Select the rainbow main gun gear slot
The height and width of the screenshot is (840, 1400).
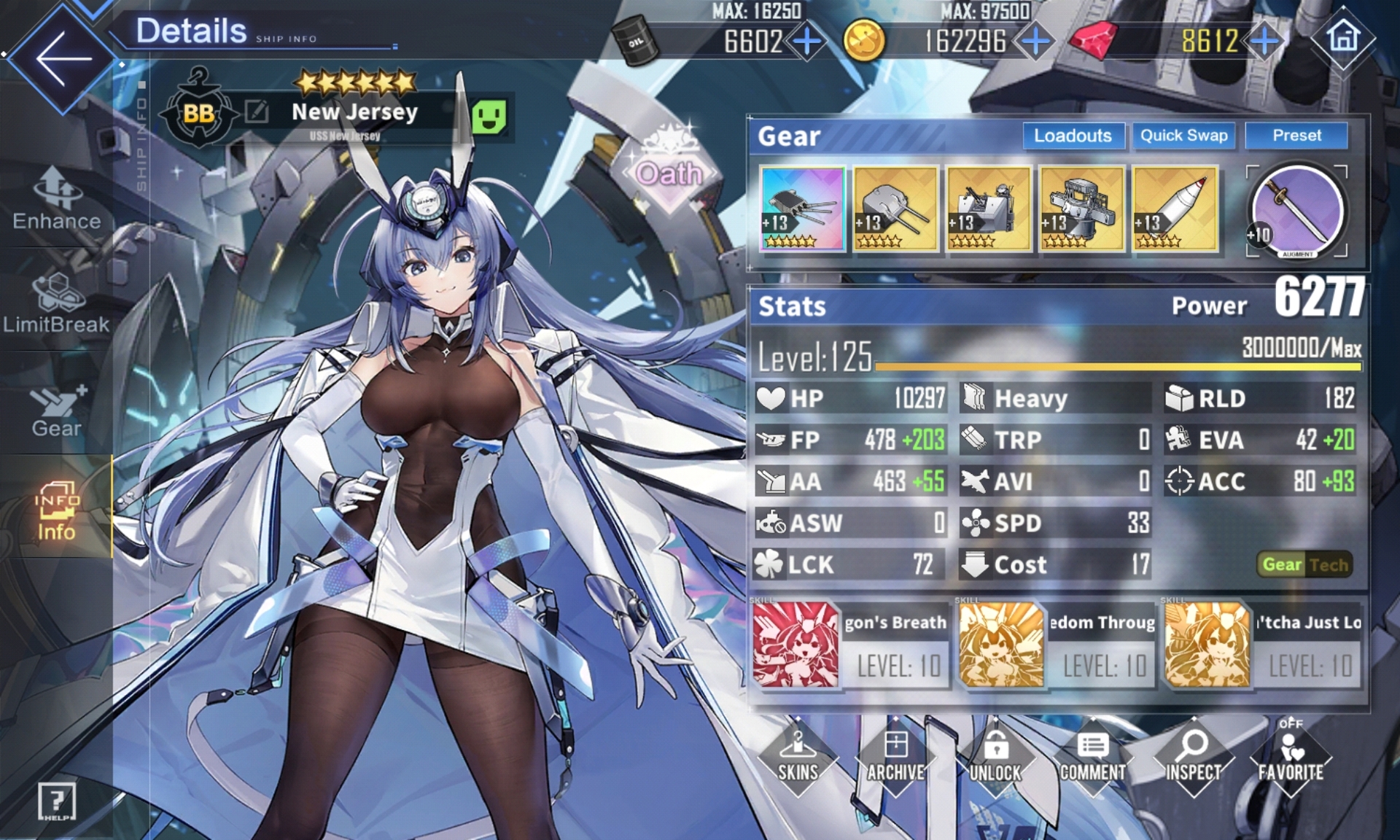click(802, 209)
